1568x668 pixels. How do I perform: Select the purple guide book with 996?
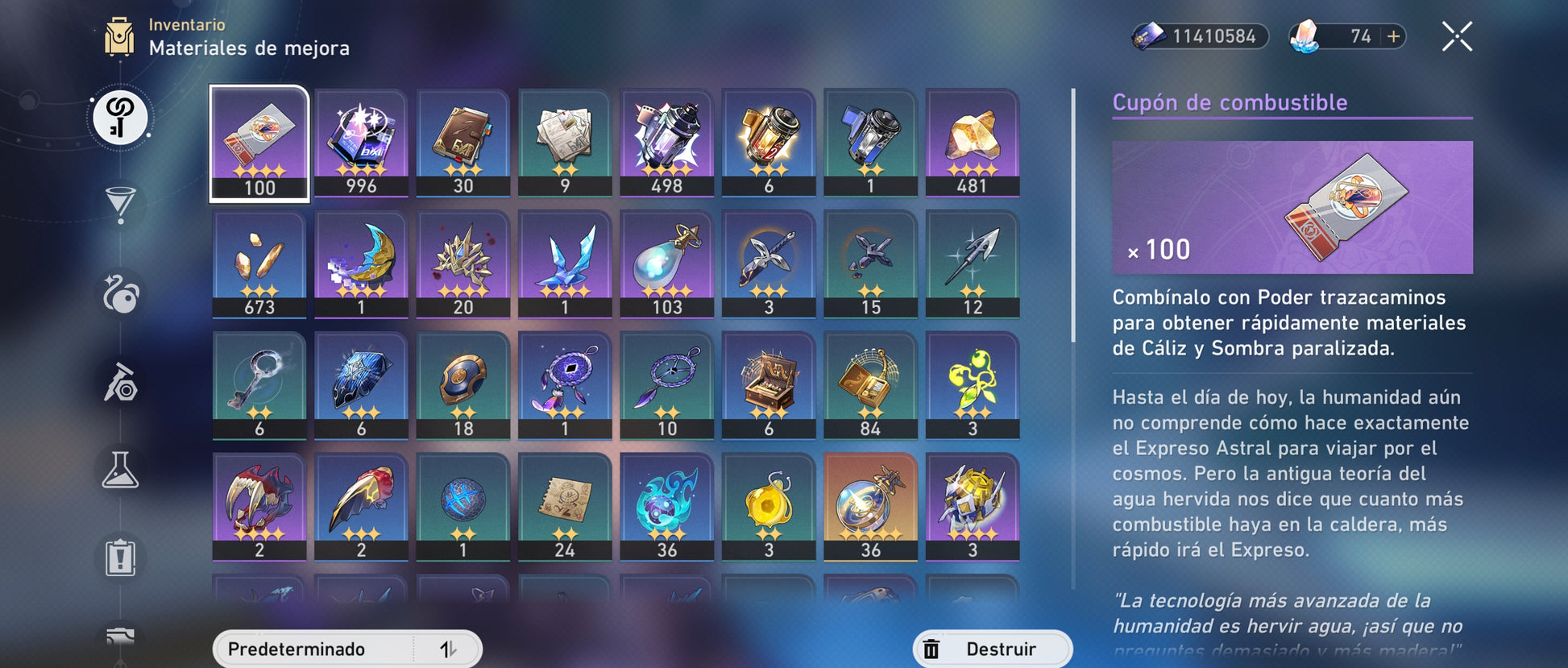click(361, 143)
